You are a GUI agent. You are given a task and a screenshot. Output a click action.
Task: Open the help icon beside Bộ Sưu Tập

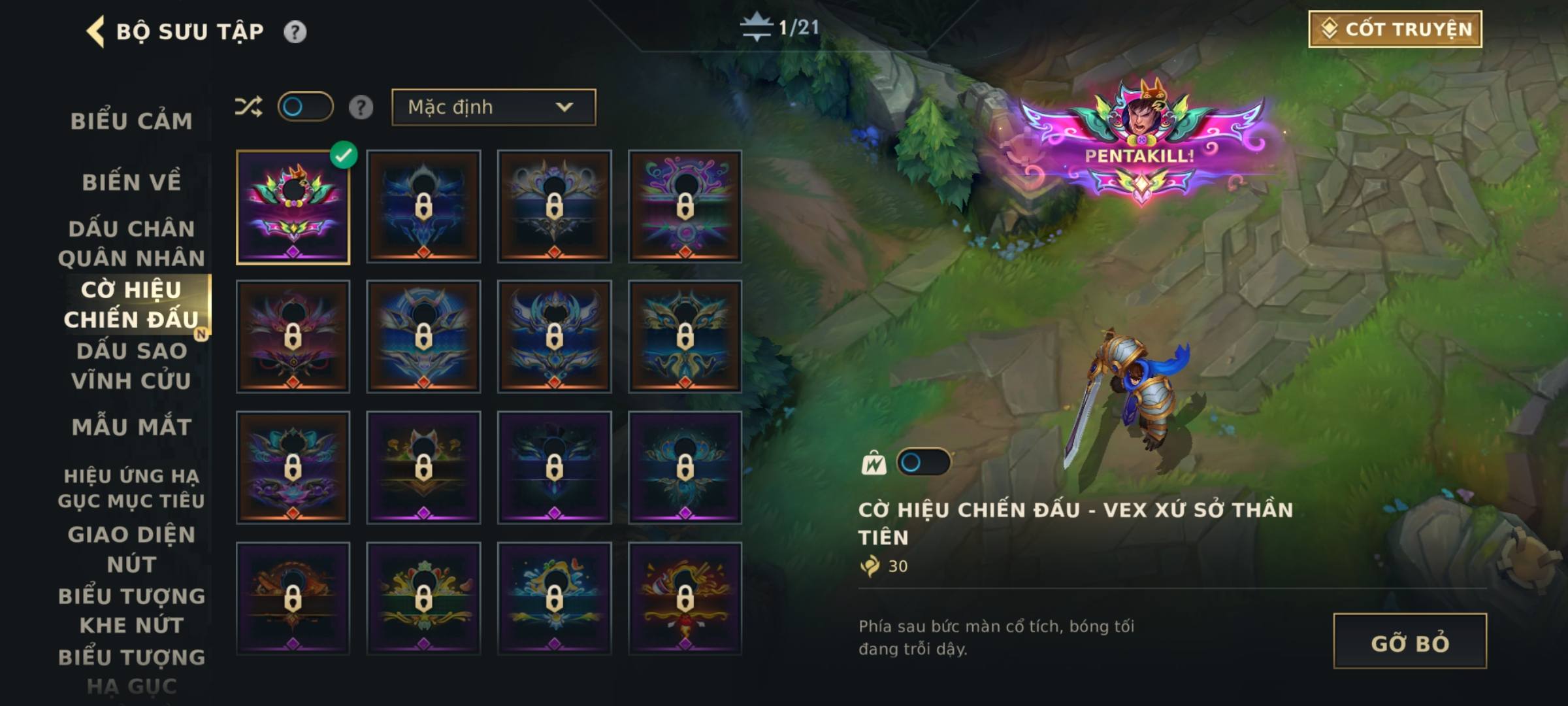pyautogui.click(x=295, y=31)
